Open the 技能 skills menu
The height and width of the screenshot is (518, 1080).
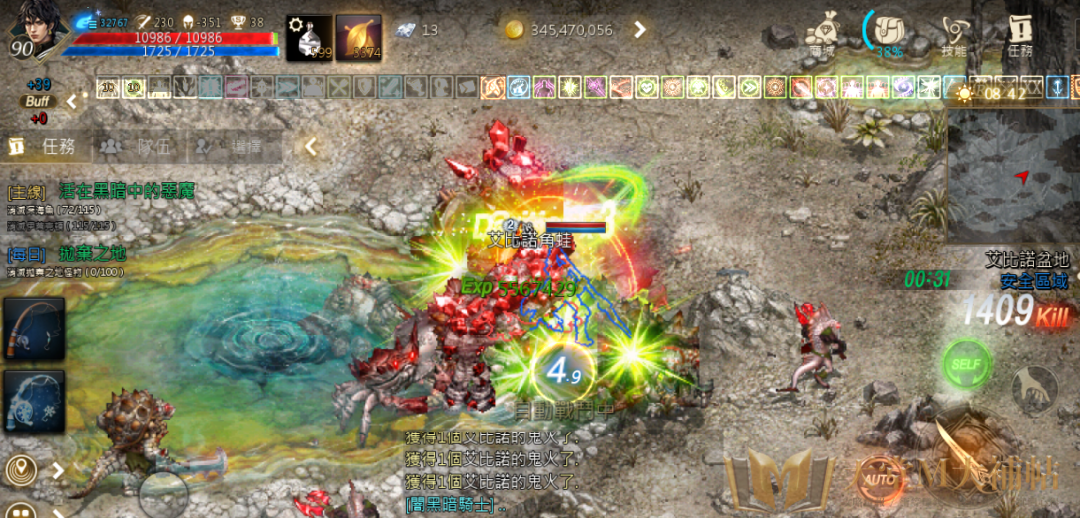954,34
